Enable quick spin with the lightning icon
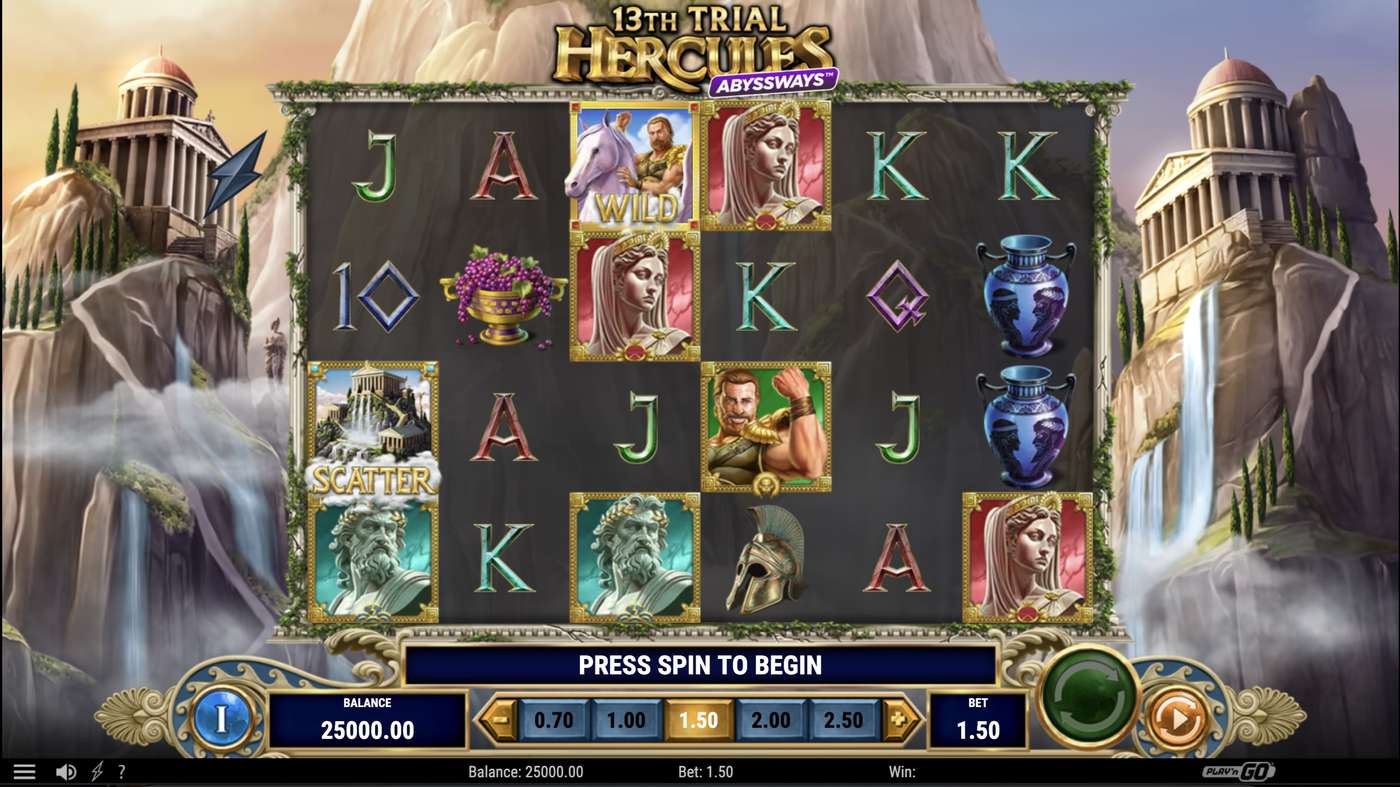This screenshot has width=1400, height=787. (x=94, y=771)
